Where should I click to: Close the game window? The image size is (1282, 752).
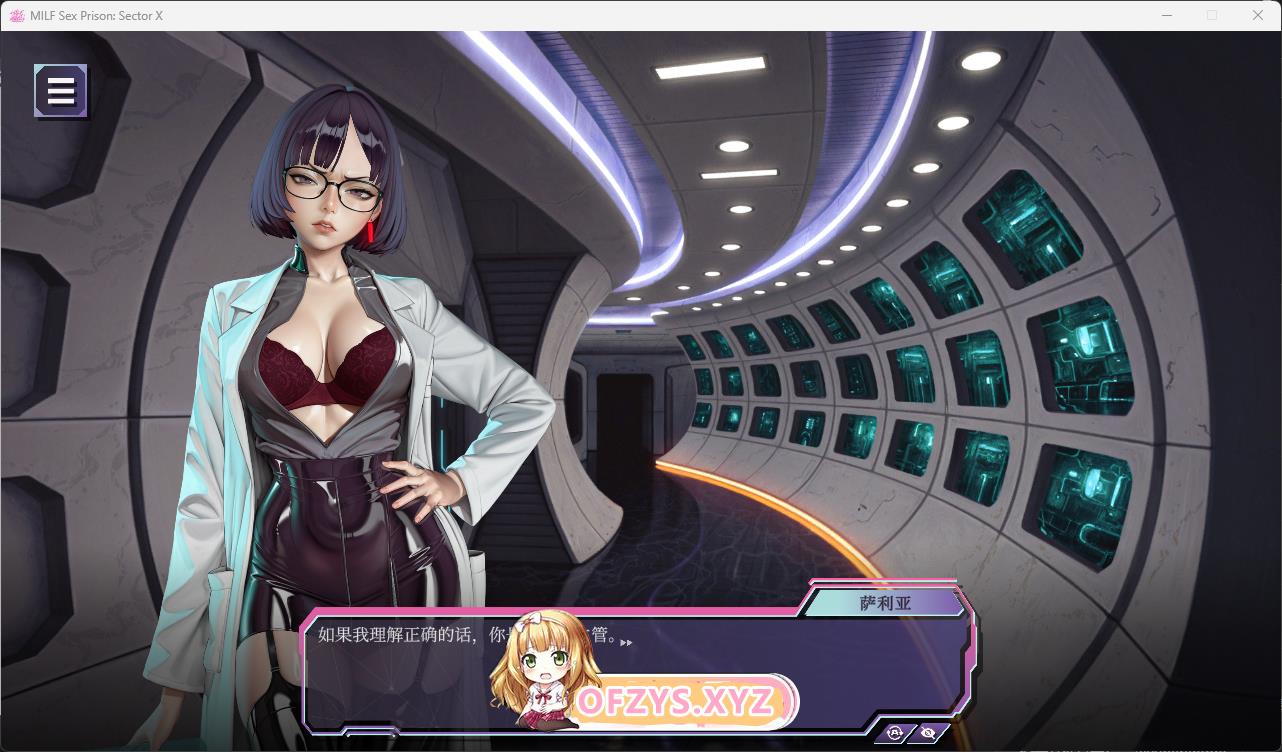click(1258, 15)
